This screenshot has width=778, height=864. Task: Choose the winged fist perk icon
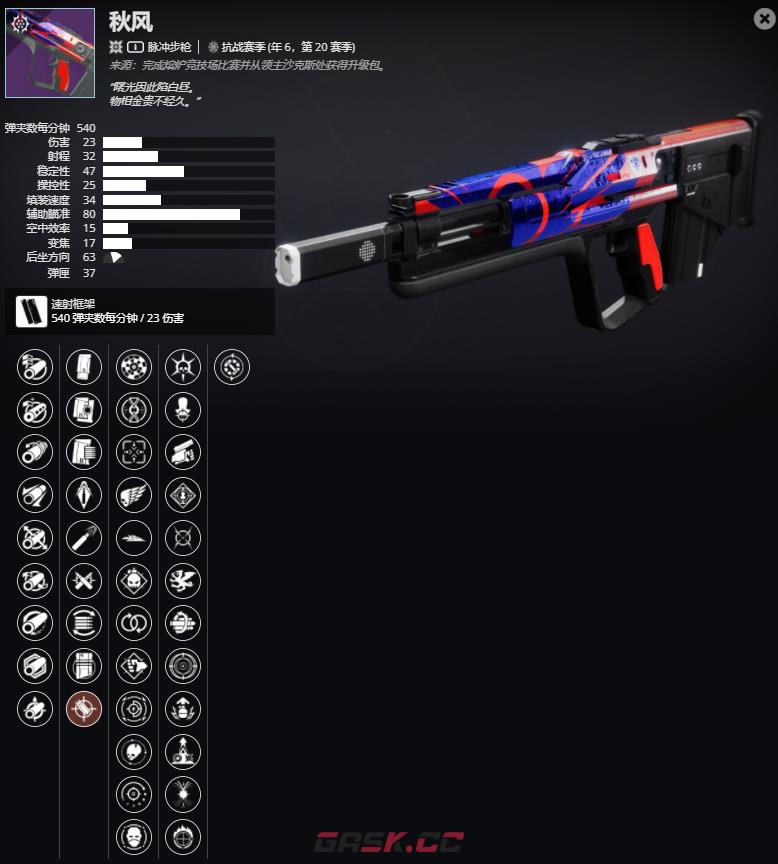[x=134, y=495]
